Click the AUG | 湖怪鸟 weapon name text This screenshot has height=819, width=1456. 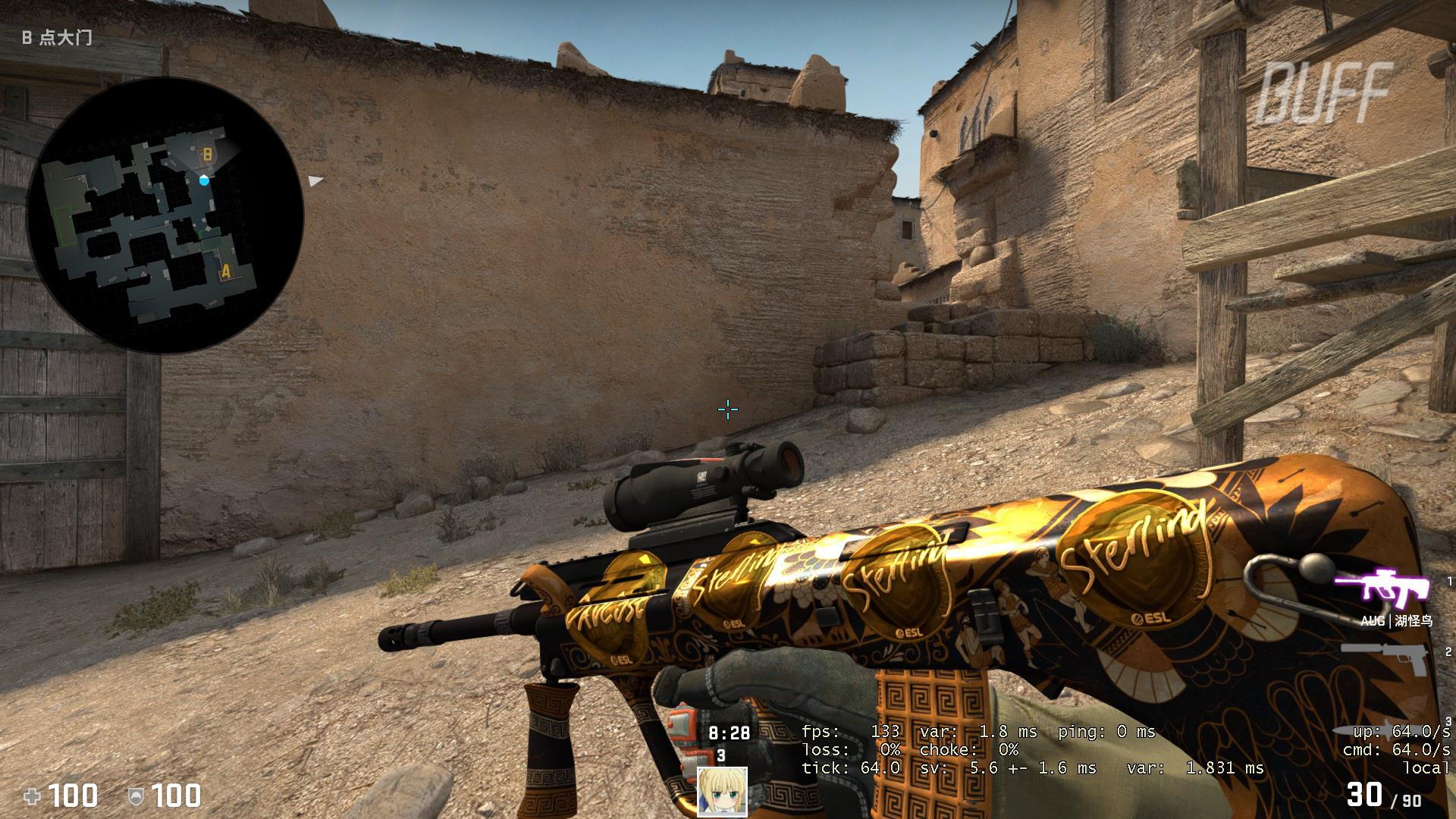pyautogui.click(x=1398, y=621)
